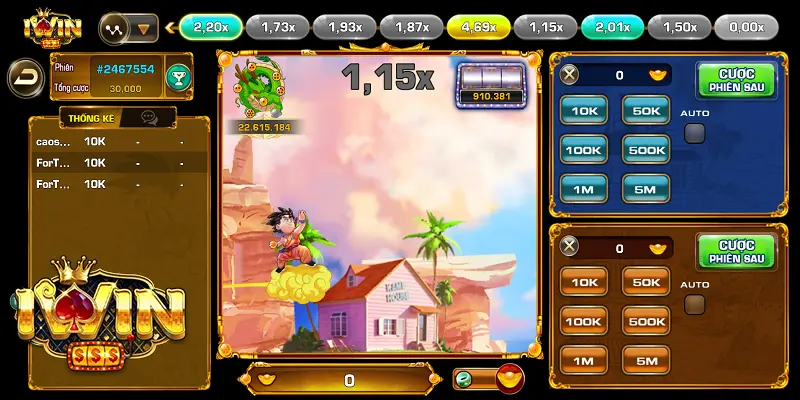800x400 pixels.
Task: Pick the 500K chip in blue panel
Action: (646, 149)
